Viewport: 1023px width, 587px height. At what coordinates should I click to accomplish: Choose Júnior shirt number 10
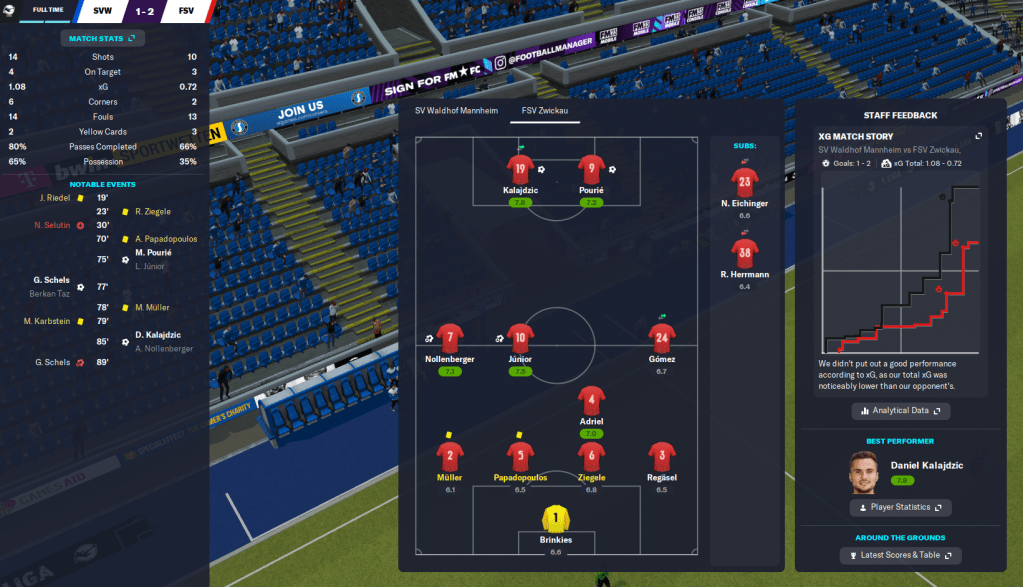pyautogui.click(x=519, y=338)
